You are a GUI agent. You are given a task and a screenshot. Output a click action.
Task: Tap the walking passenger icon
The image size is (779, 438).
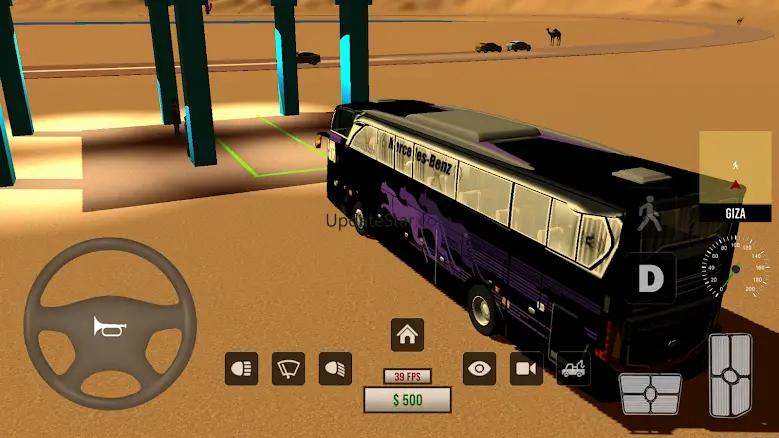point(651,215)
